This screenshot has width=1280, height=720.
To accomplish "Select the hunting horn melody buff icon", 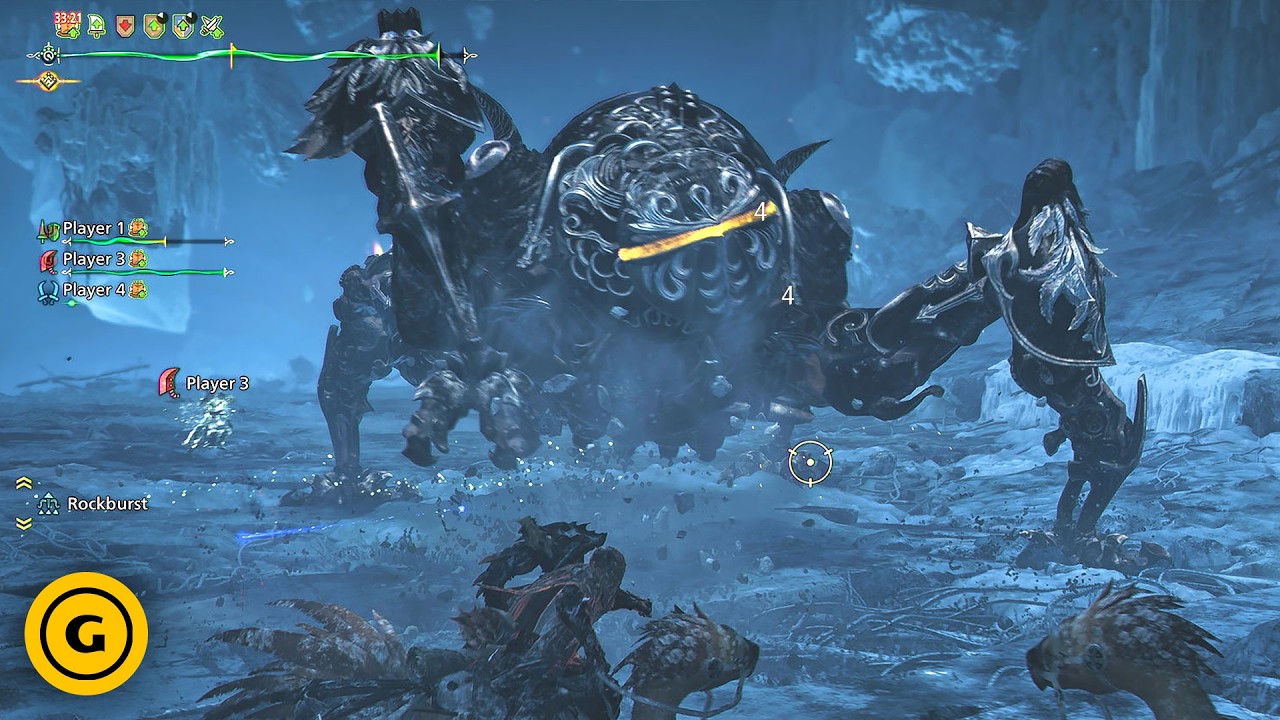I will 97,26.
